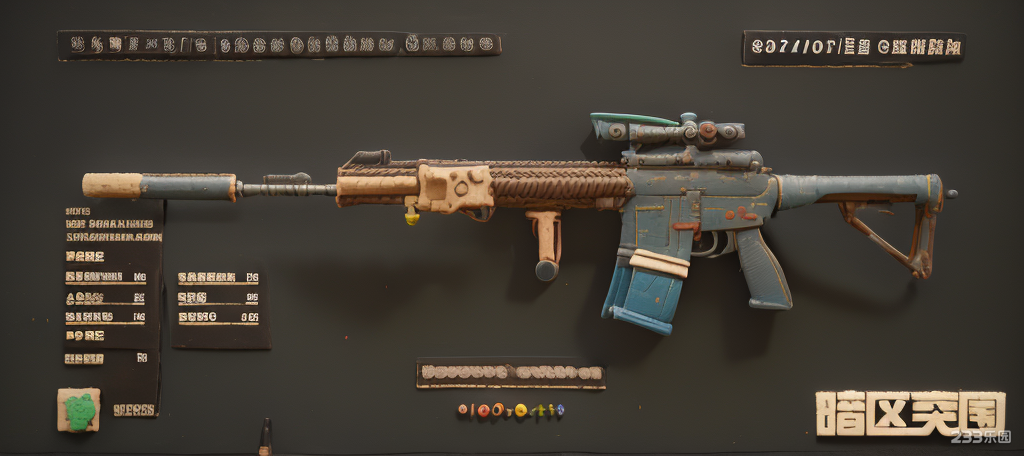Viewport: 1024px width, 456px height.
Task: Open the long title banner at top left
Action: (279, 44)
